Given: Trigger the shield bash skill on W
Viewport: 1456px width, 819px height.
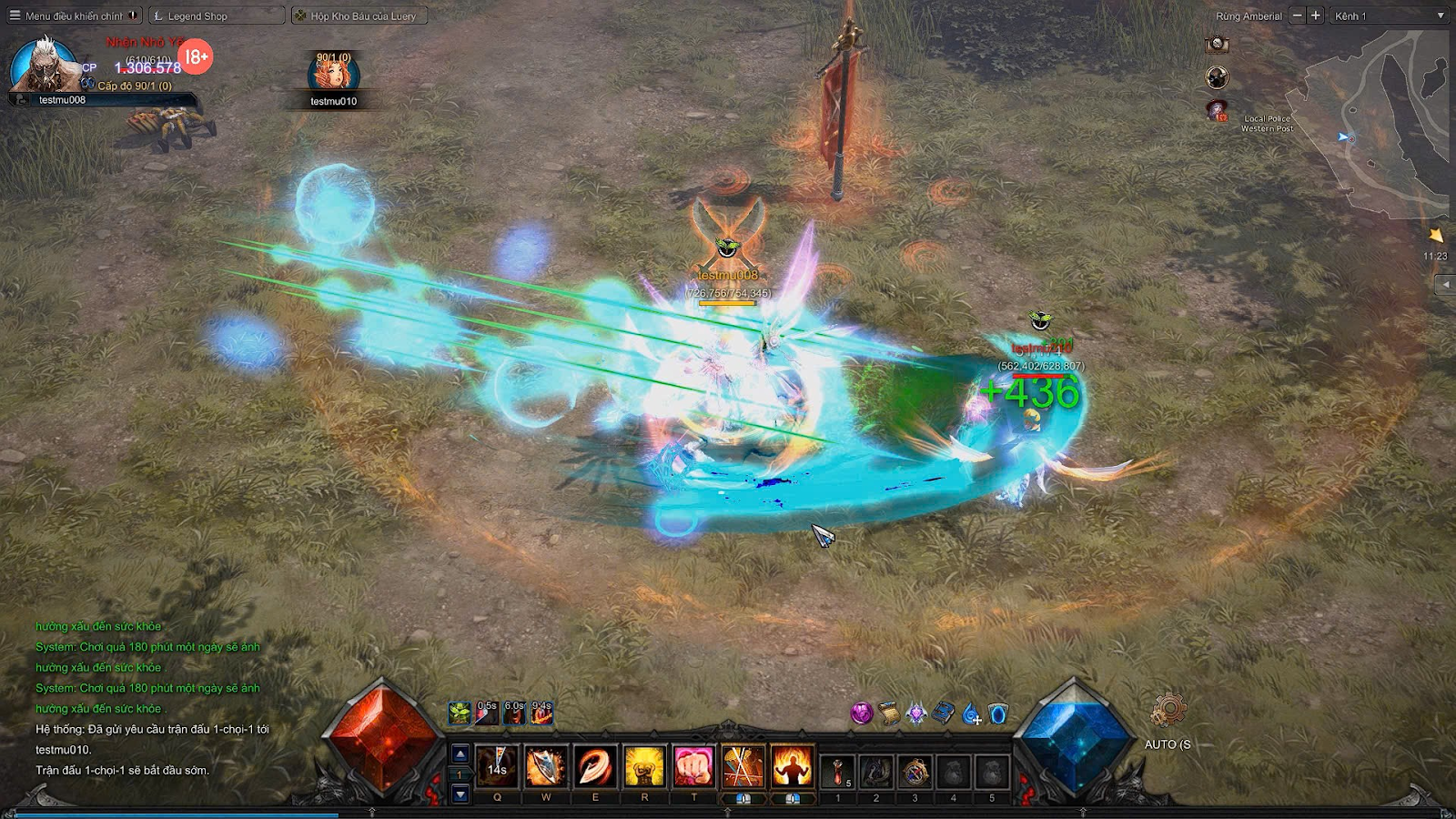Looking at the screenshot, I should pyautogui.click(x=546, y=766).
